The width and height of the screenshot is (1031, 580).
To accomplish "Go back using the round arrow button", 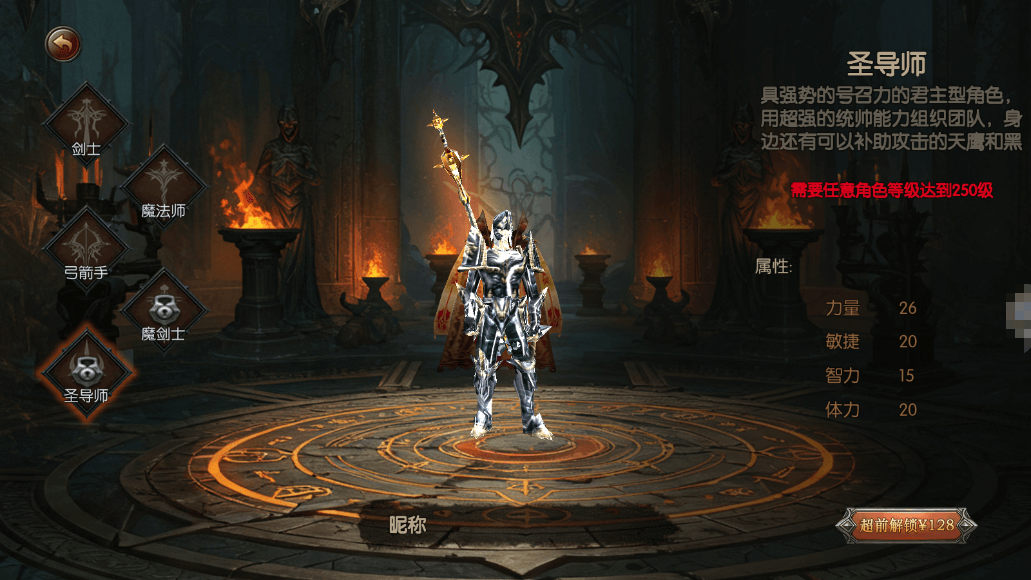I will coord(63,44).
